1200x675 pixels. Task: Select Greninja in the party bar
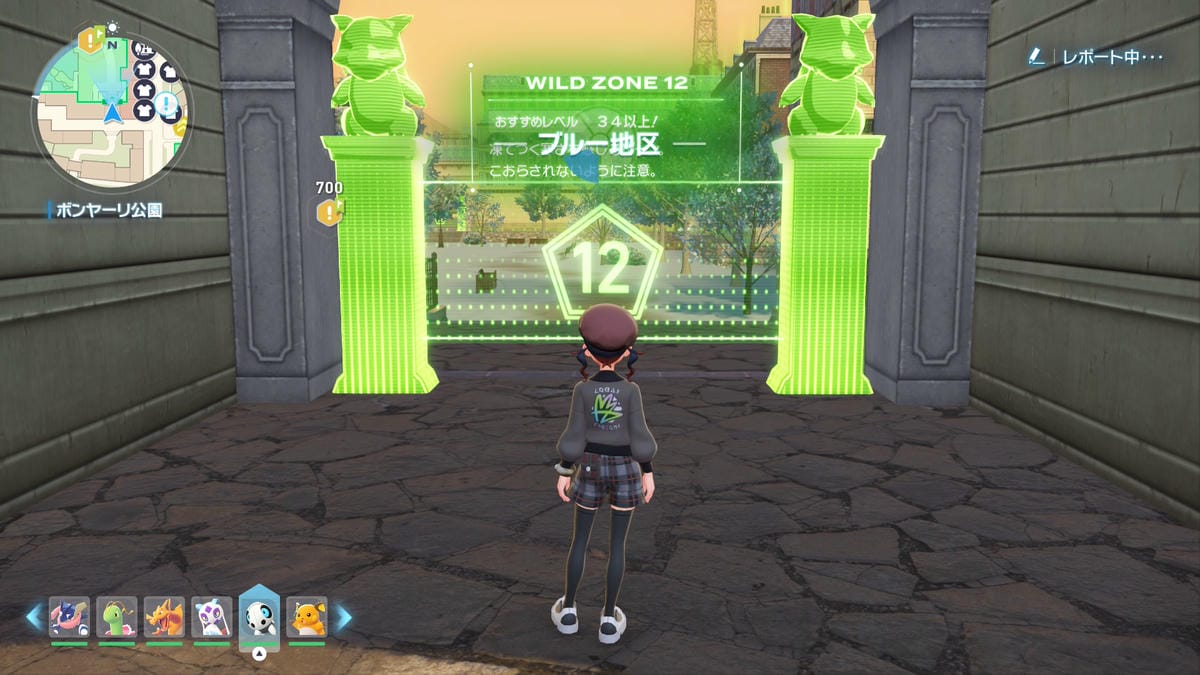point(69,617)
